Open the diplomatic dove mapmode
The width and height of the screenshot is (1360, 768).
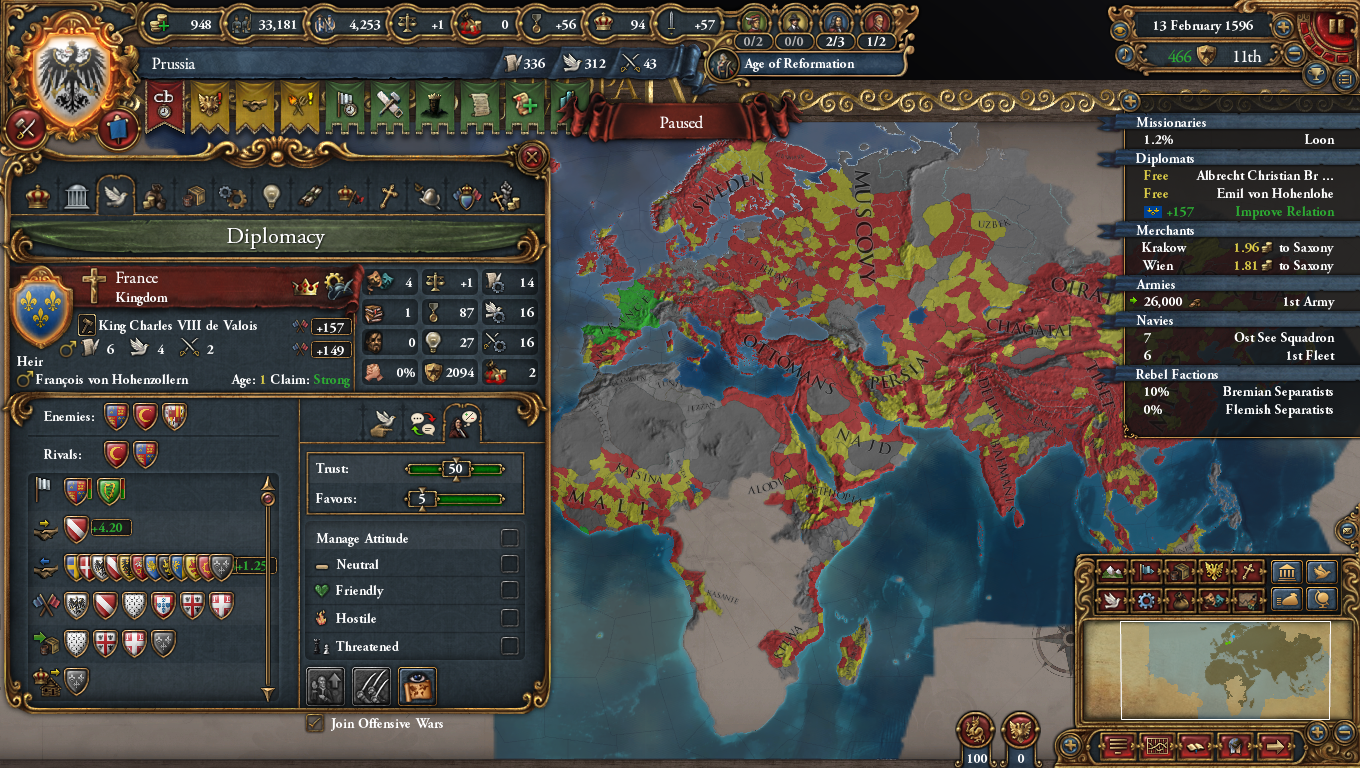1112,599
